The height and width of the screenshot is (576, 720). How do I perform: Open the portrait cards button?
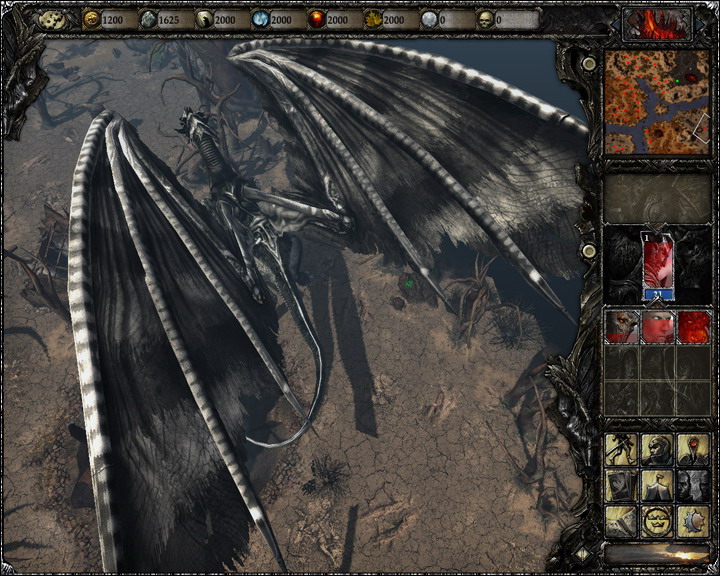pos(622,485)
